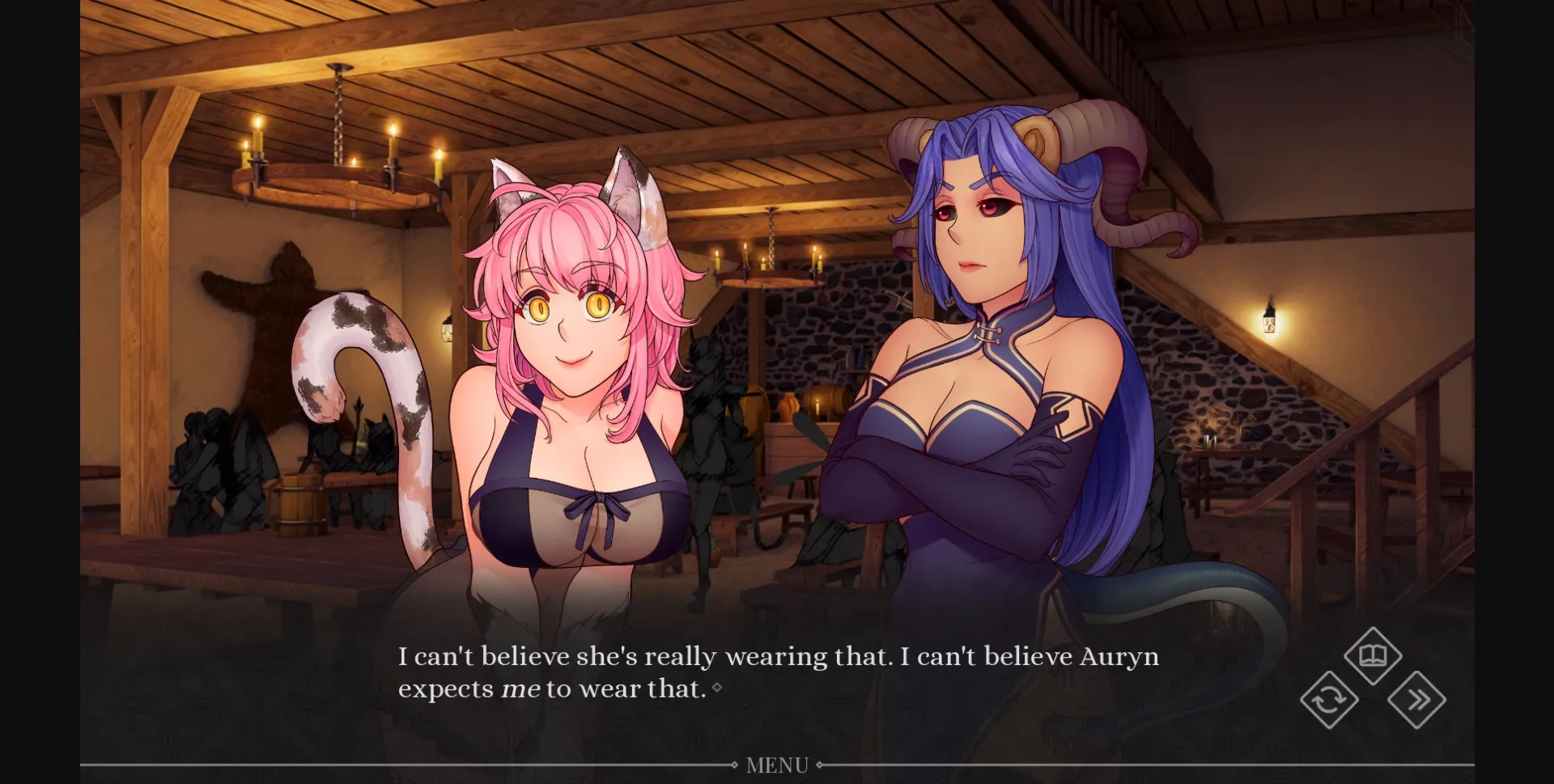This screenshot has height=784, width=1554.
Task: Open the dialogue history with the book icon
Action: coord(1374,657)
